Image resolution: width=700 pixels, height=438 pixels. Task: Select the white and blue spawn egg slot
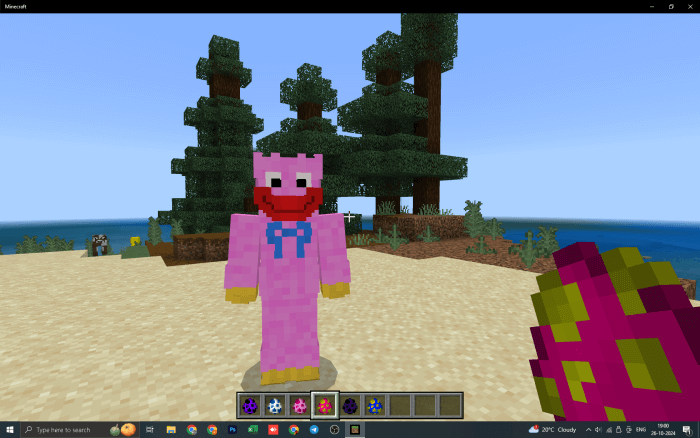tap(274, 405)
